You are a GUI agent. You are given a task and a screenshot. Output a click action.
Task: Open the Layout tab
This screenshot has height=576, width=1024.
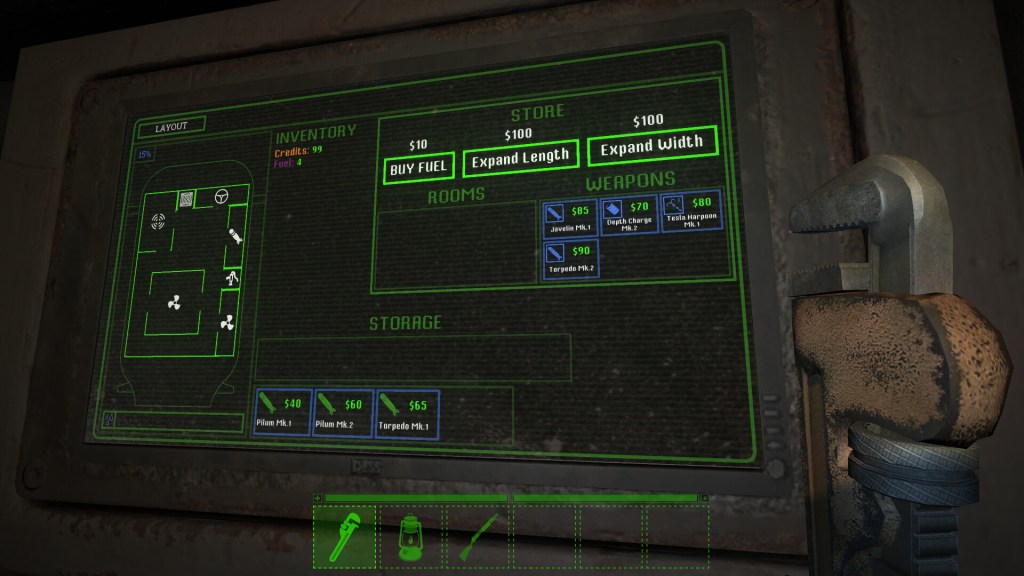(x=171, y=127)
